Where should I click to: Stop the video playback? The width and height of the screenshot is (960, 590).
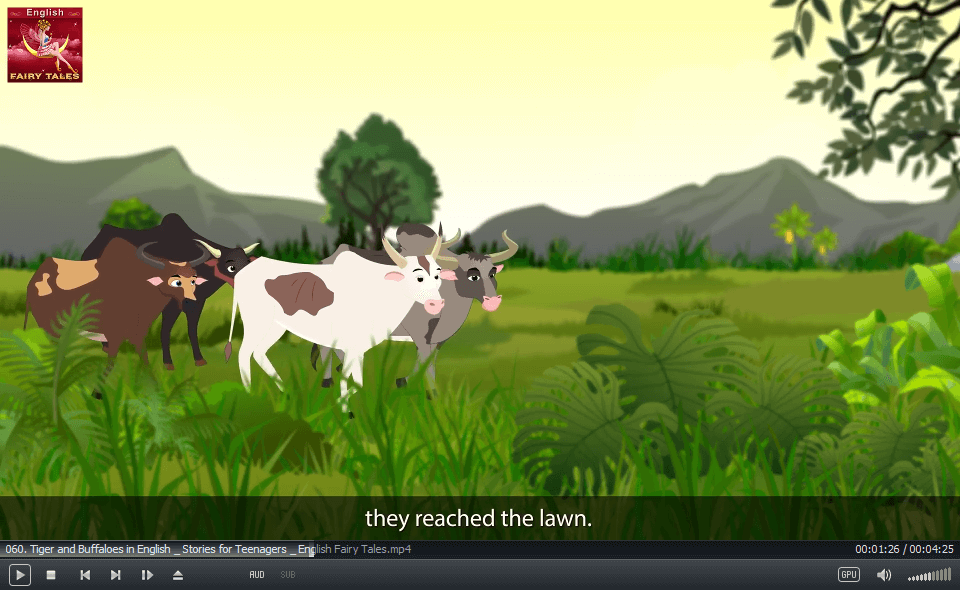[x=51, y=575]
